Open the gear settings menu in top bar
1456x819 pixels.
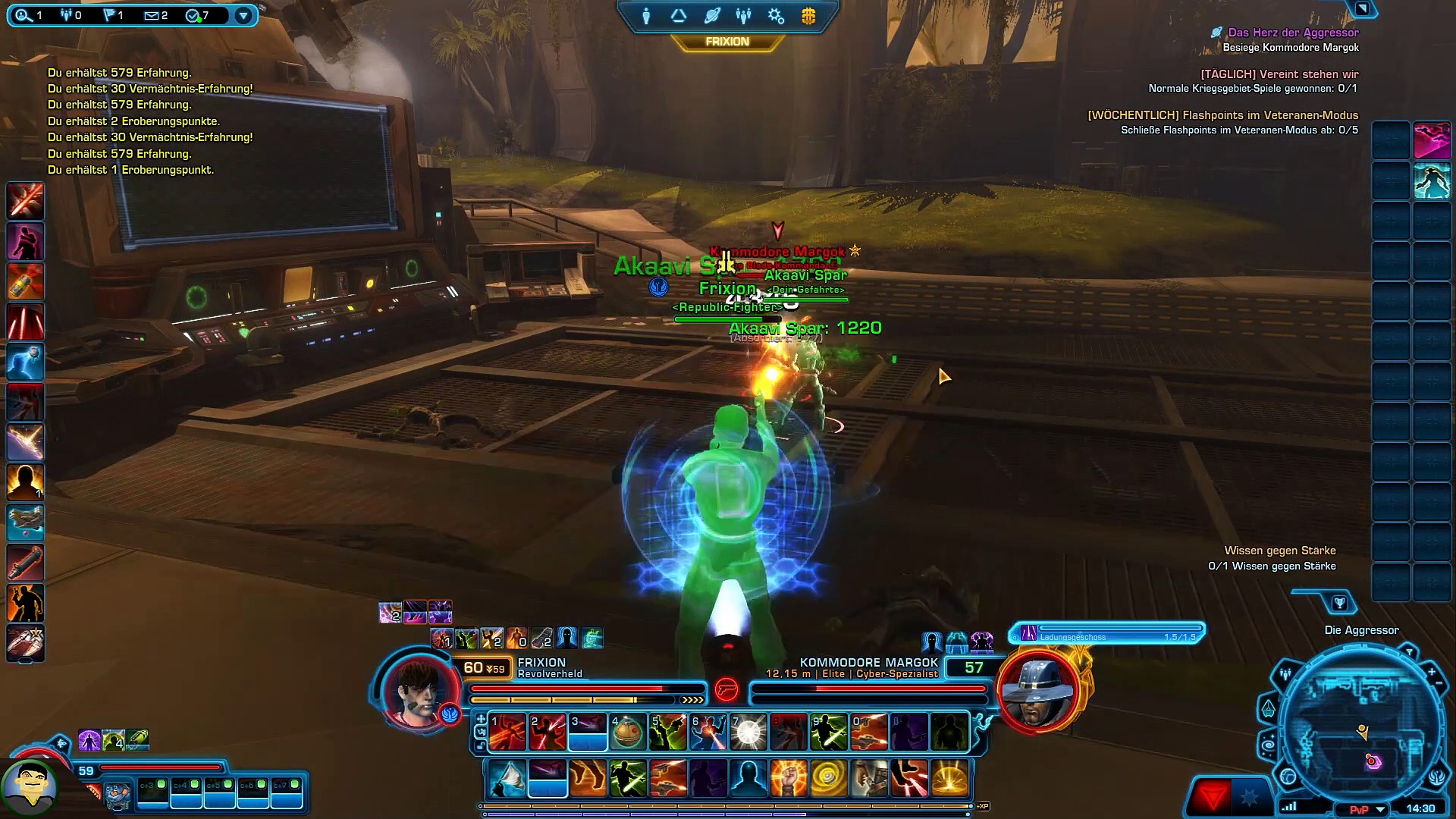776,16
